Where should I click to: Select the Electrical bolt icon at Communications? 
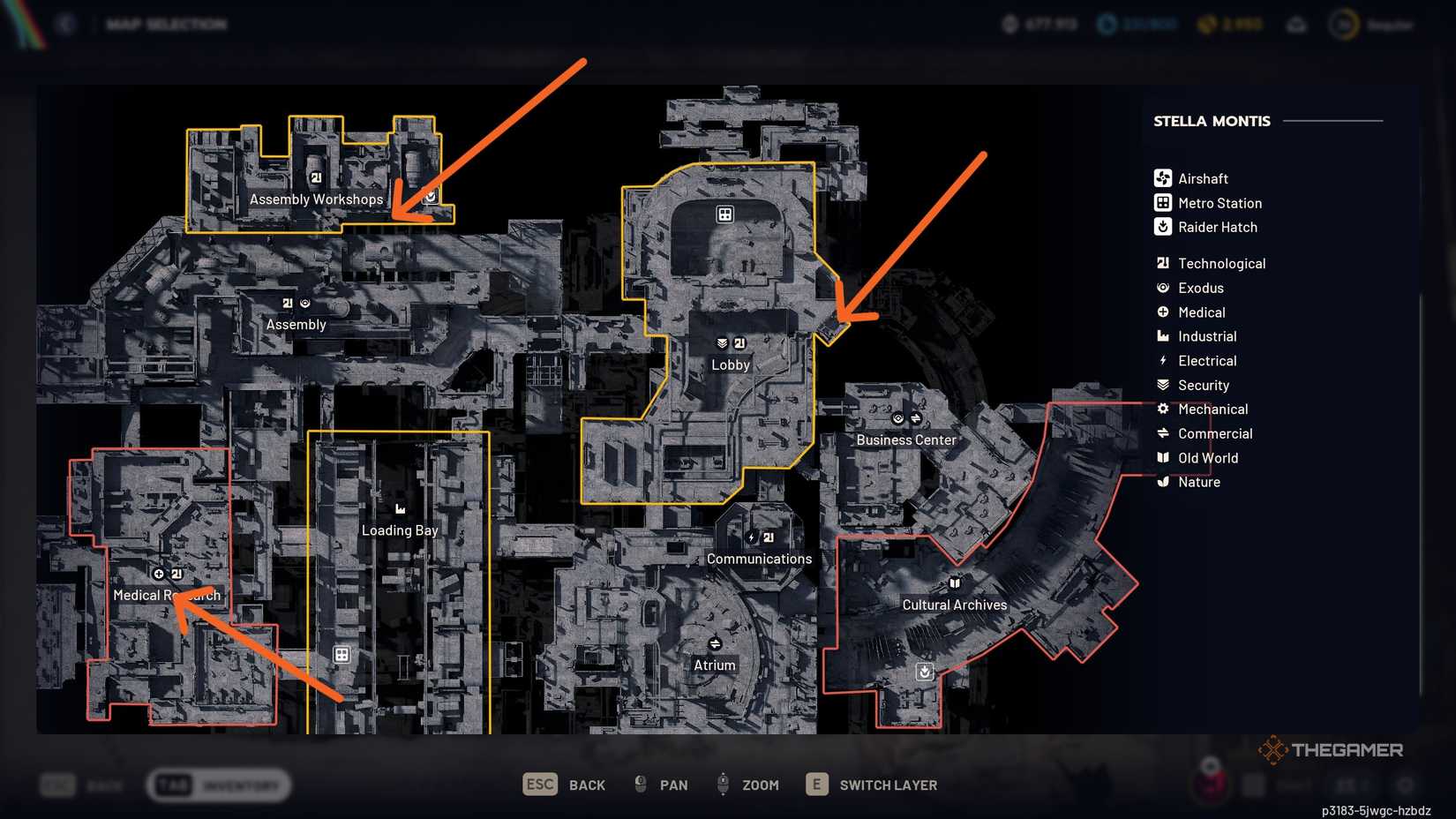(751, 537)
